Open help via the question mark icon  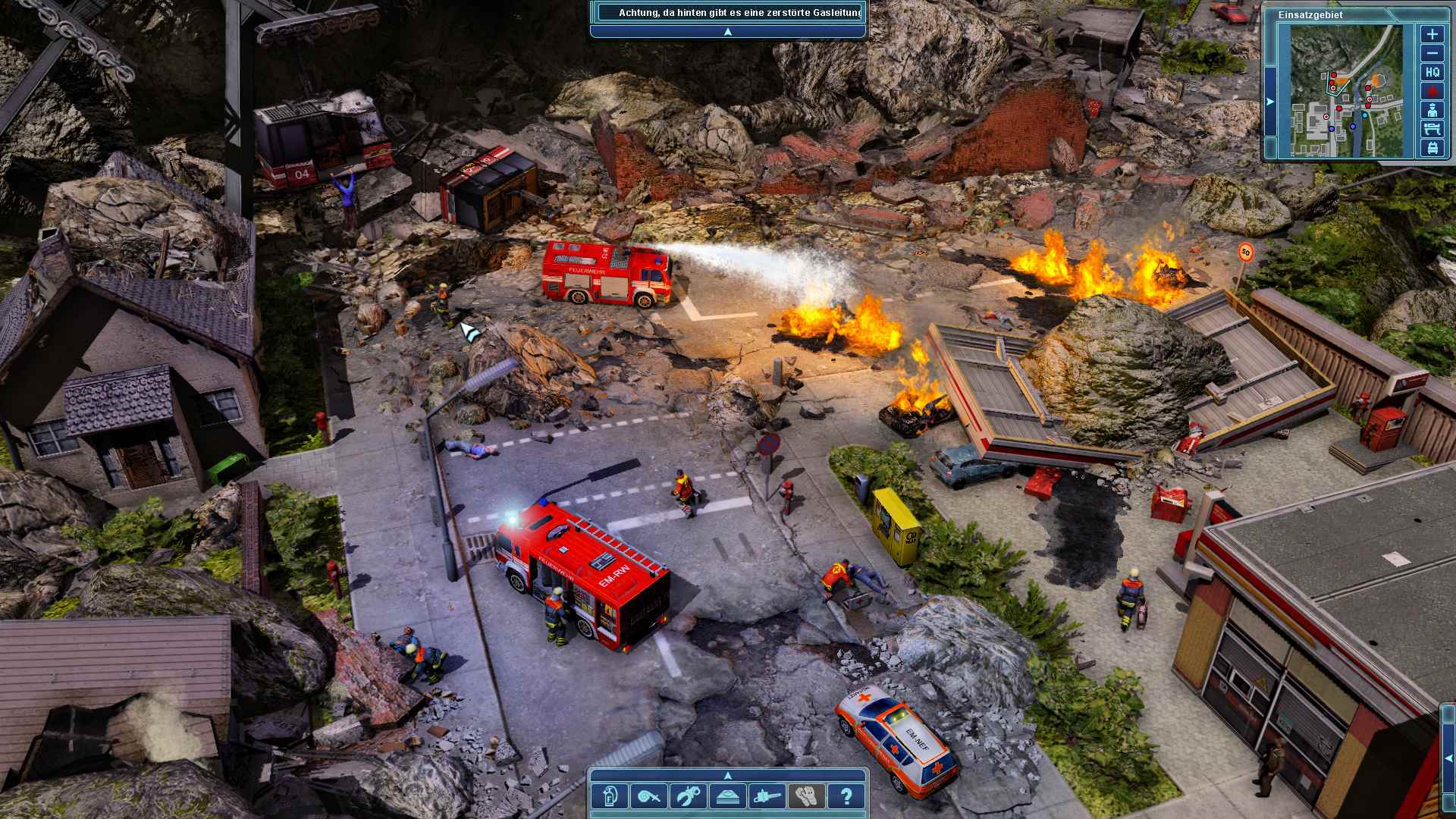point(847,796)
